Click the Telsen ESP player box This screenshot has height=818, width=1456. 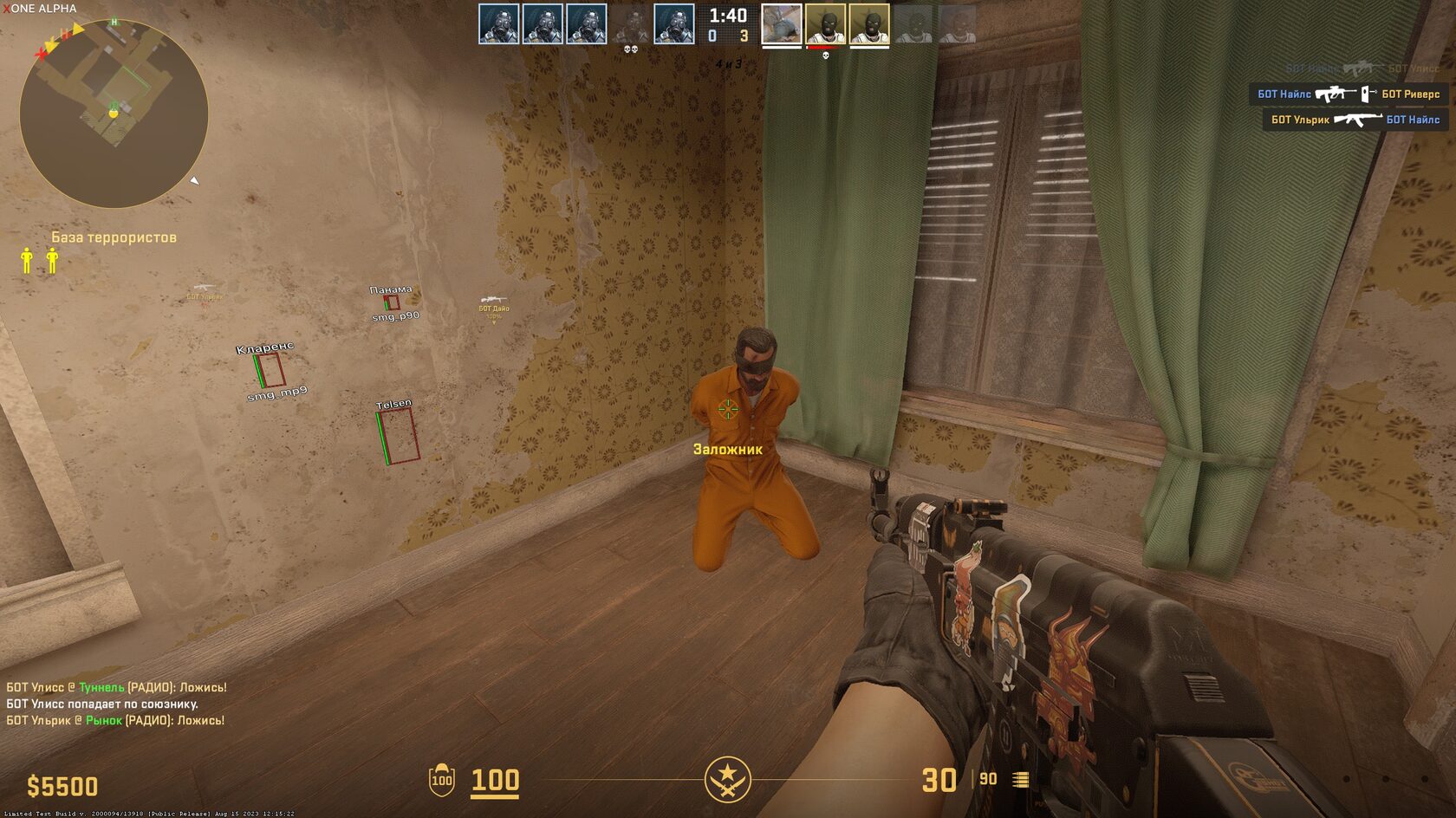(x=399, y=436)
